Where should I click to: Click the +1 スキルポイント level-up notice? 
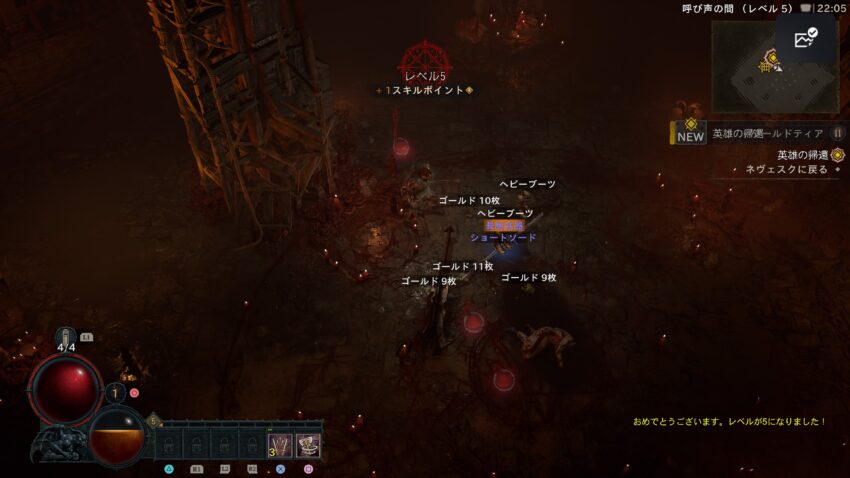click(425, 90)
